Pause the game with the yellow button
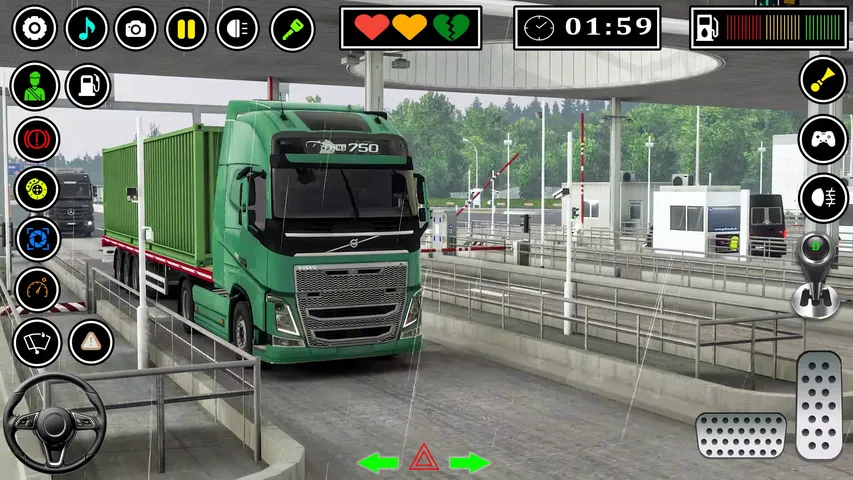 [186, 28]
